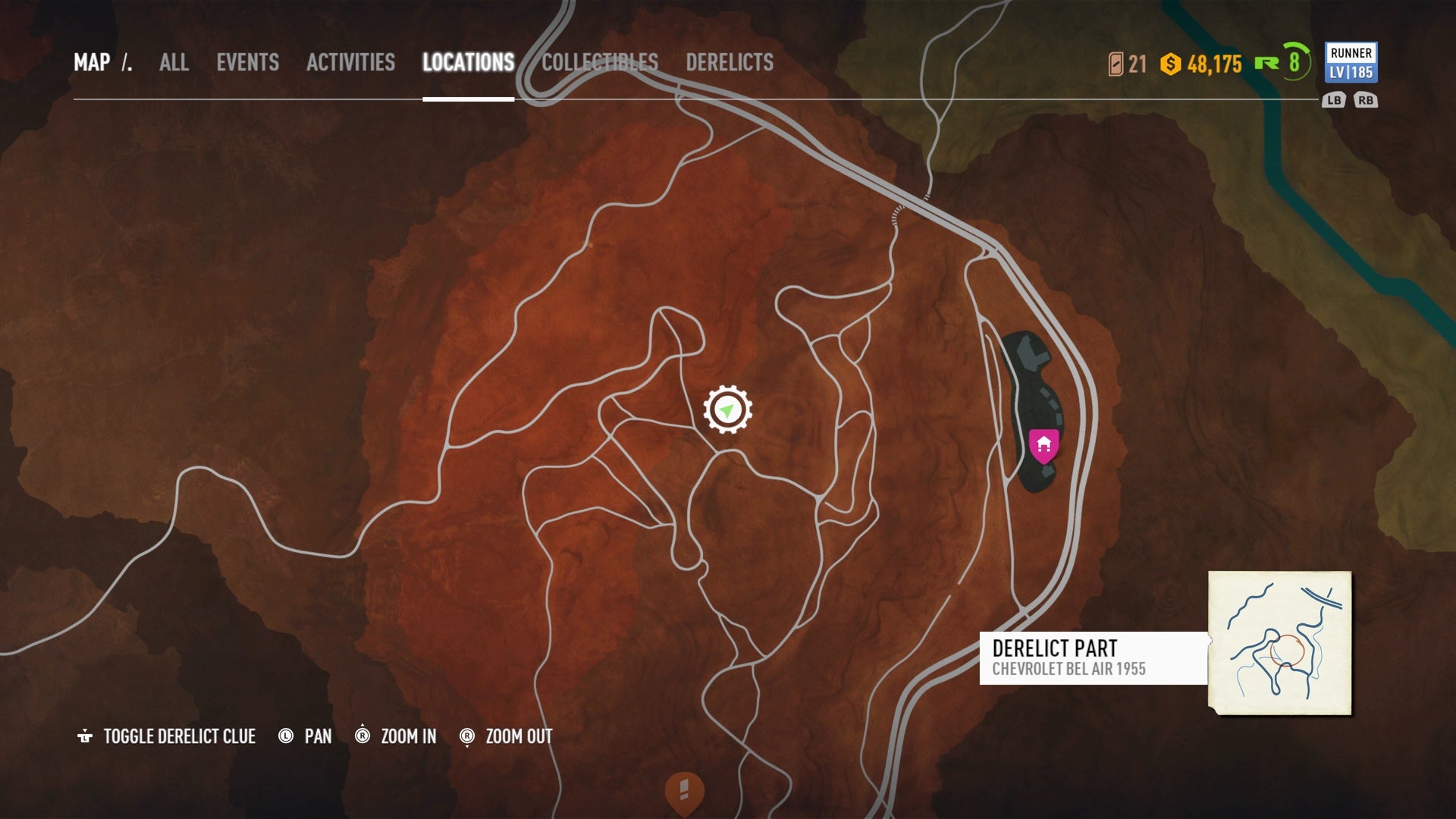Switch to the Collectibles tab
This screenshot has height=819, width=1456.
tap(599, 62)
